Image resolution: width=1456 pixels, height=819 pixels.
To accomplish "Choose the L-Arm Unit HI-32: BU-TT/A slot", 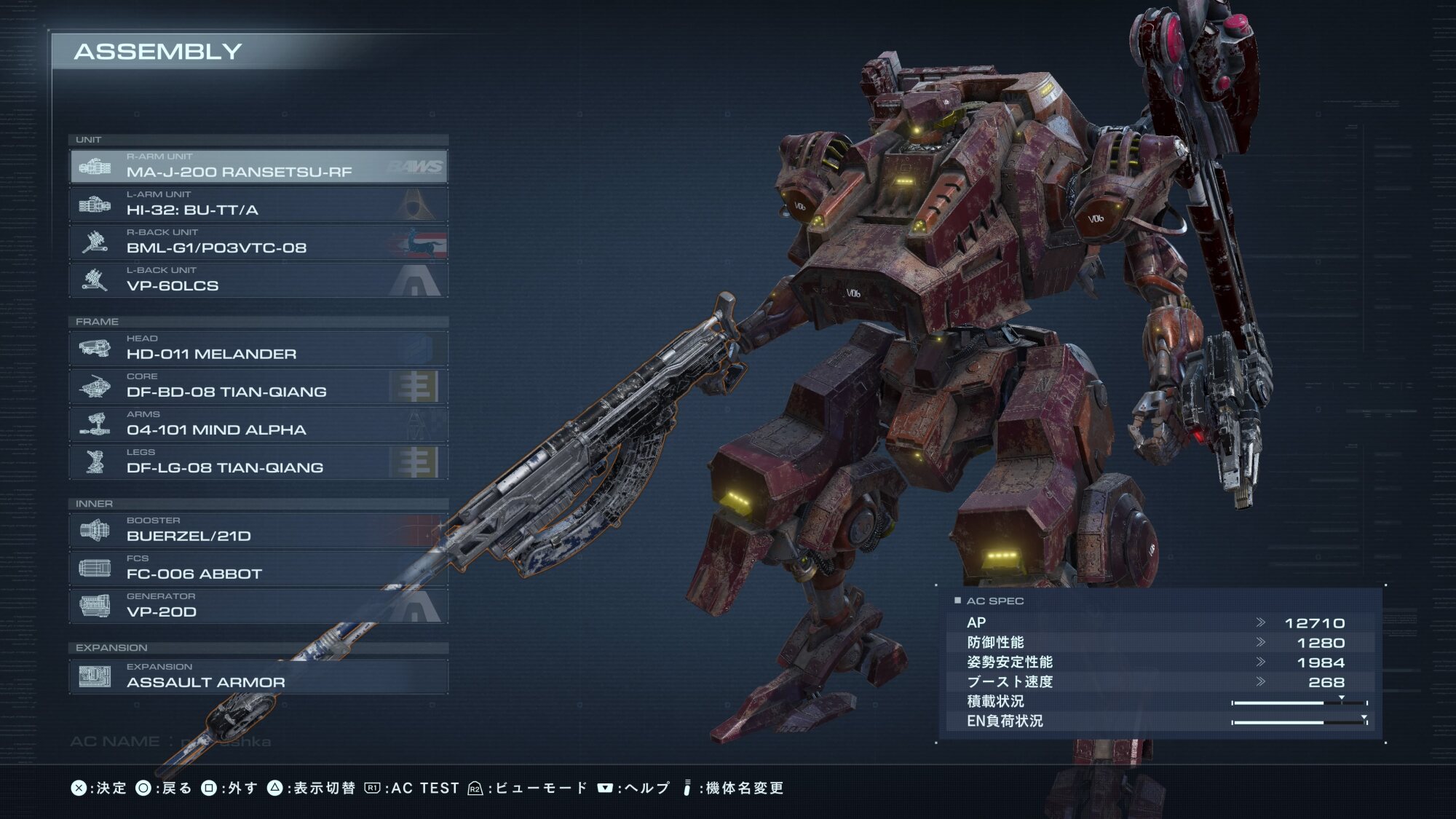I will coord(258,205).
